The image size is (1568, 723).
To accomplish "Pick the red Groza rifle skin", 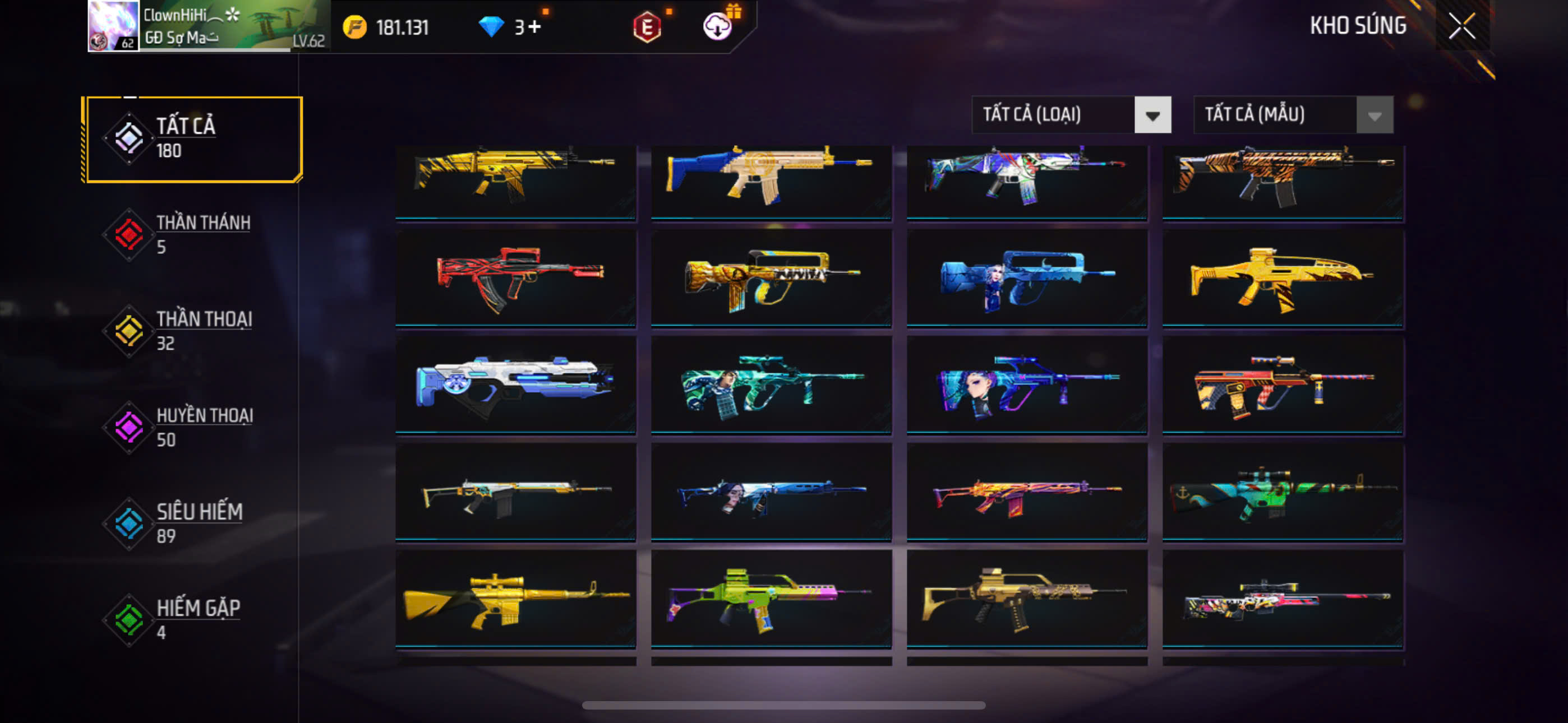I will click(x=515, y=279).
